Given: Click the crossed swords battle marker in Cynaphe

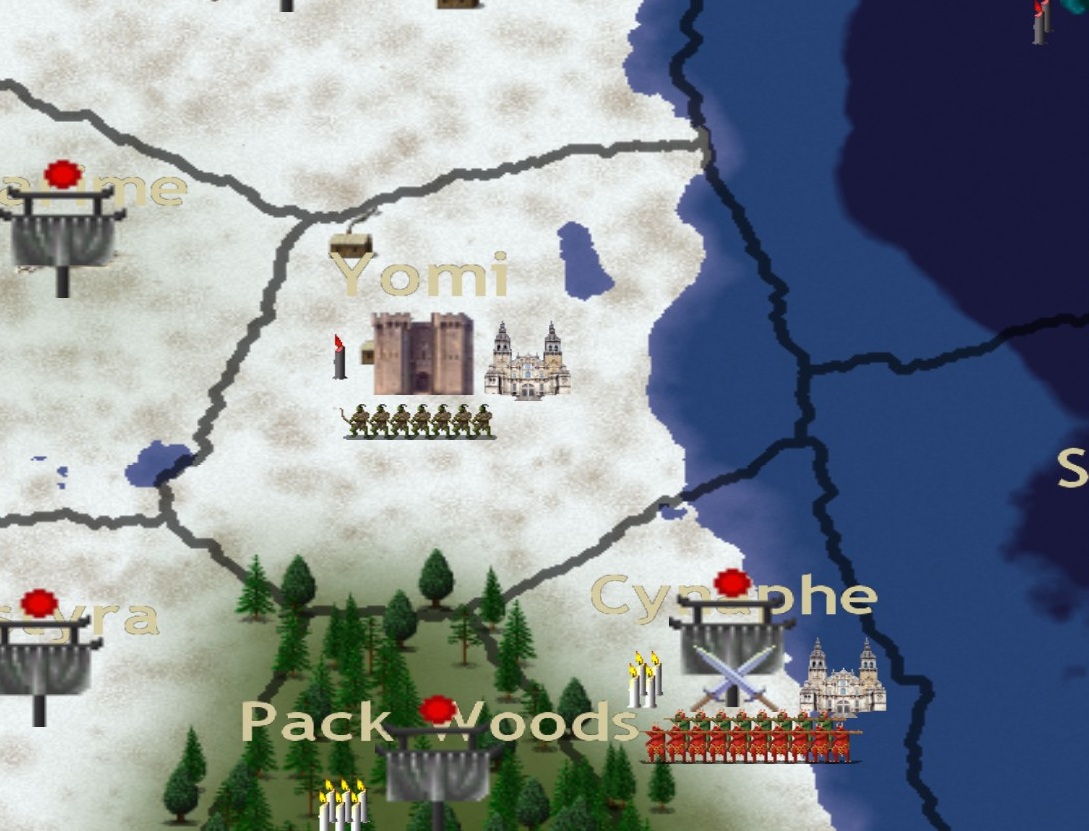Looking at the screenshot, I should [x=733, y=675].
